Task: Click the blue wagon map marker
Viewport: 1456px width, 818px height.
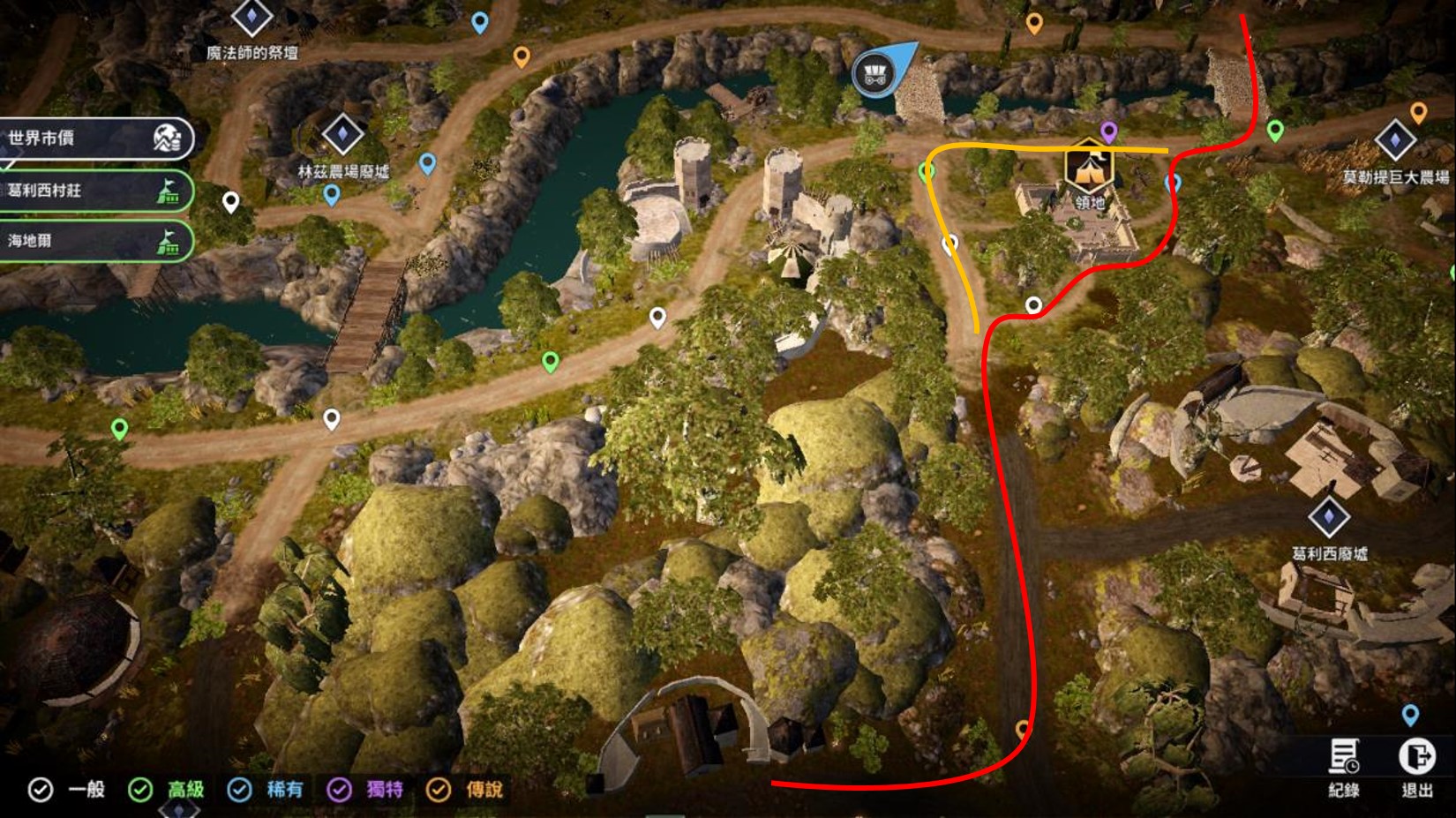Action: pos(876,71)
